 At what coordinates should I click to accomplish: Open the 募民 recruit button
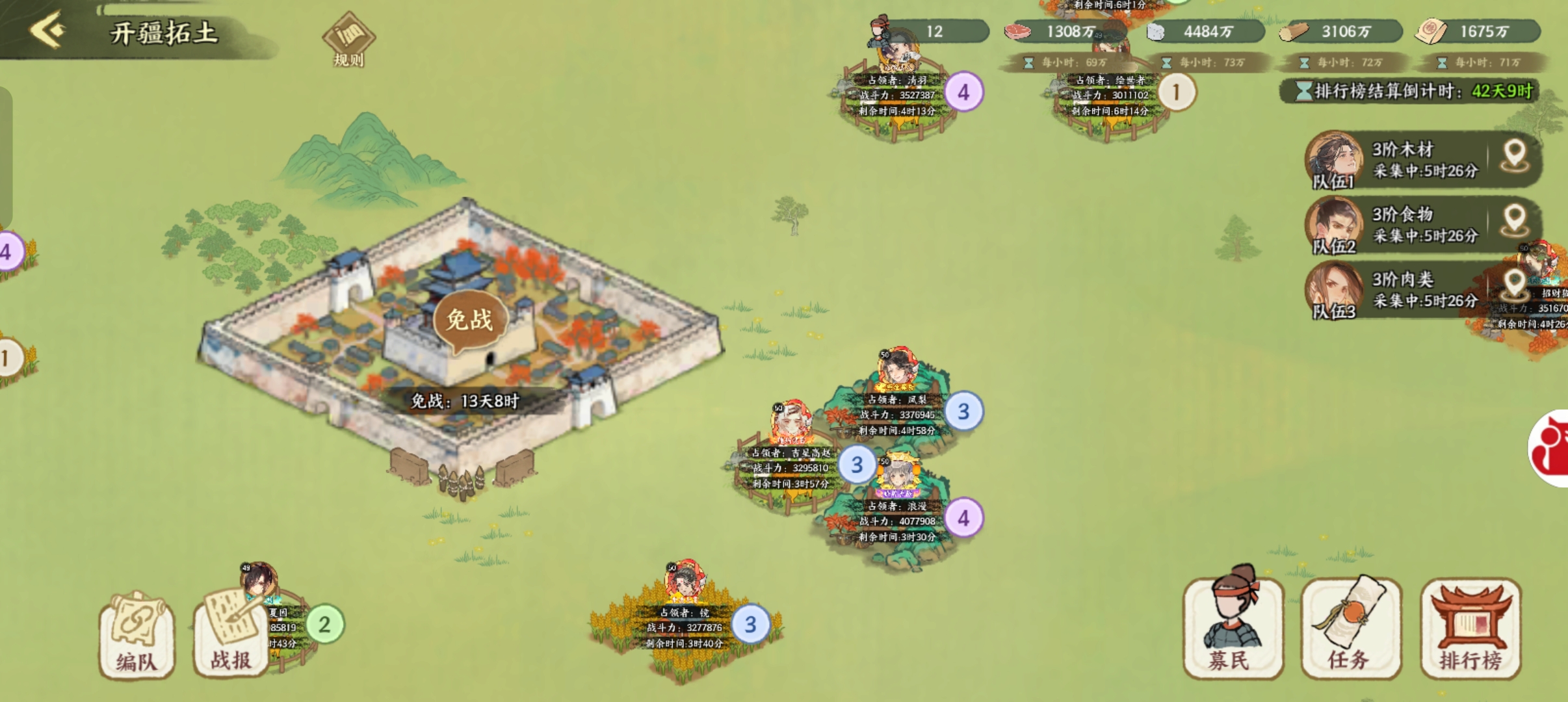tap(1233, 628)
